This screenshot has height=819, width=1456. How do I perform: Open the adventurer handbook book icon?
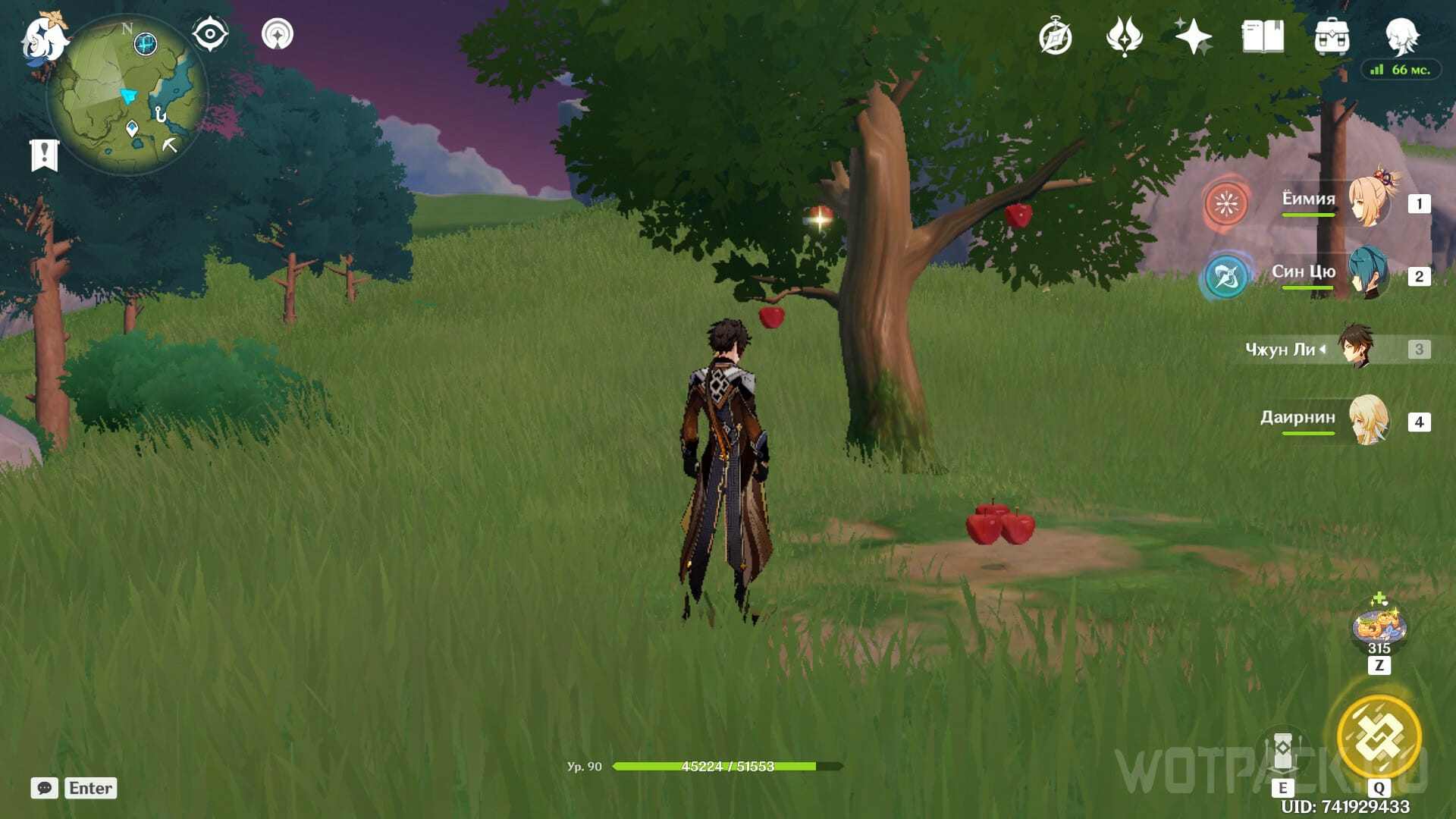point(1263,36)
